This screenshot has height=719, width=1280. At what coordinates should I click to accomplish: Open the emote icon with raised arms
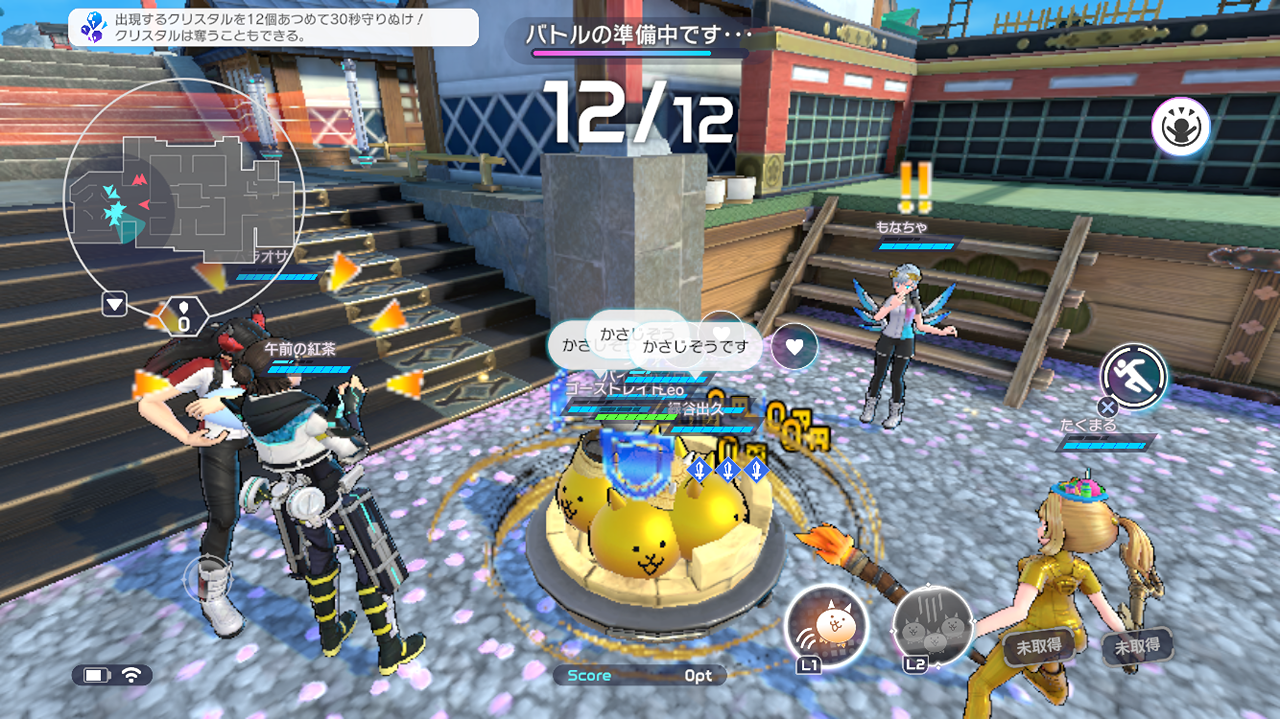1180,127
